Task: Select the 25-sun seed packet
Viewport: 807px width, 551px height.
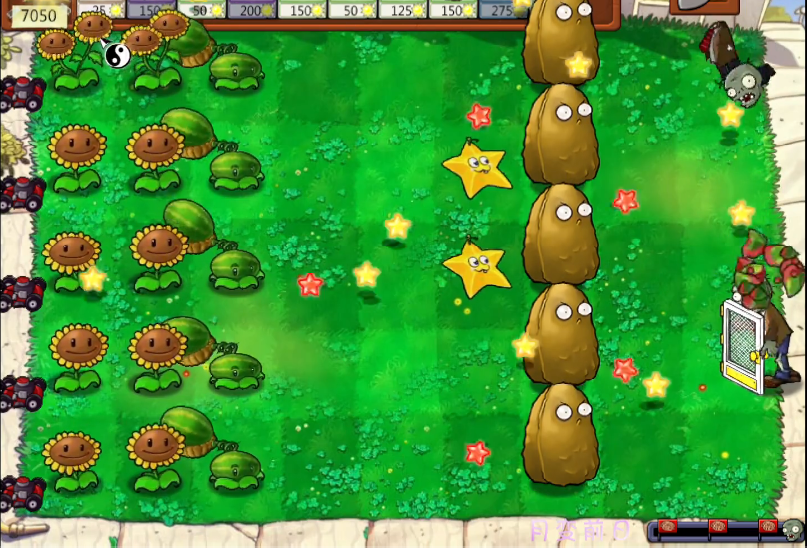Action: click(x=100, y=9)
